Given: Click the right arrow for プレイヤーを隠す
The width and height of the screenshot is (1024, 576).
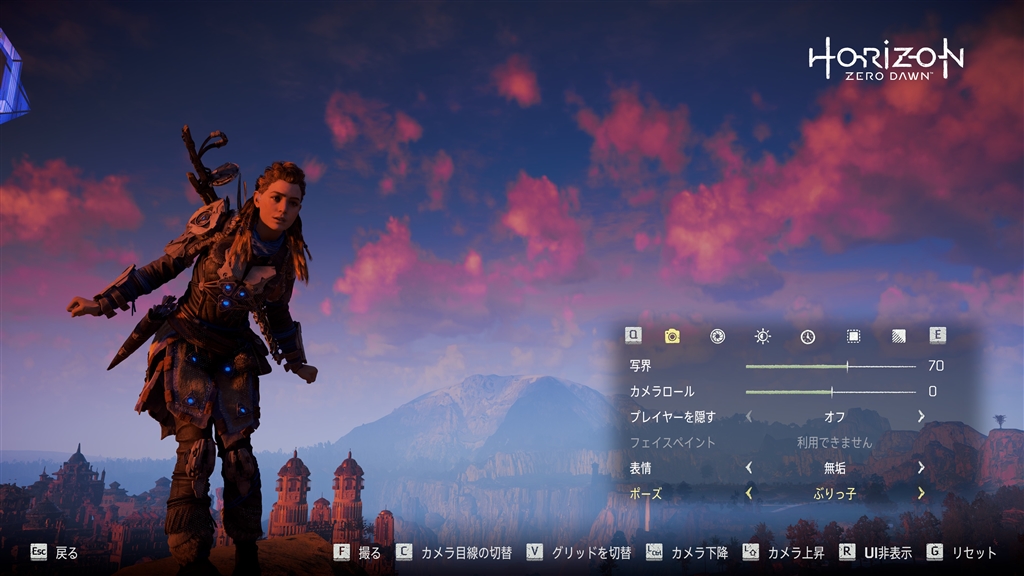Looking at the screenshot, I should [920, 416].
